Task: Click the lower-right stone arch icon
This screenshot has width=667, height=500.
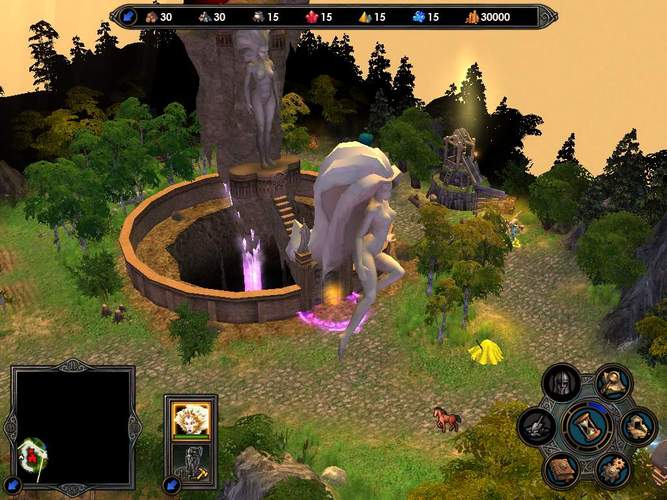Action: [637, 426]
